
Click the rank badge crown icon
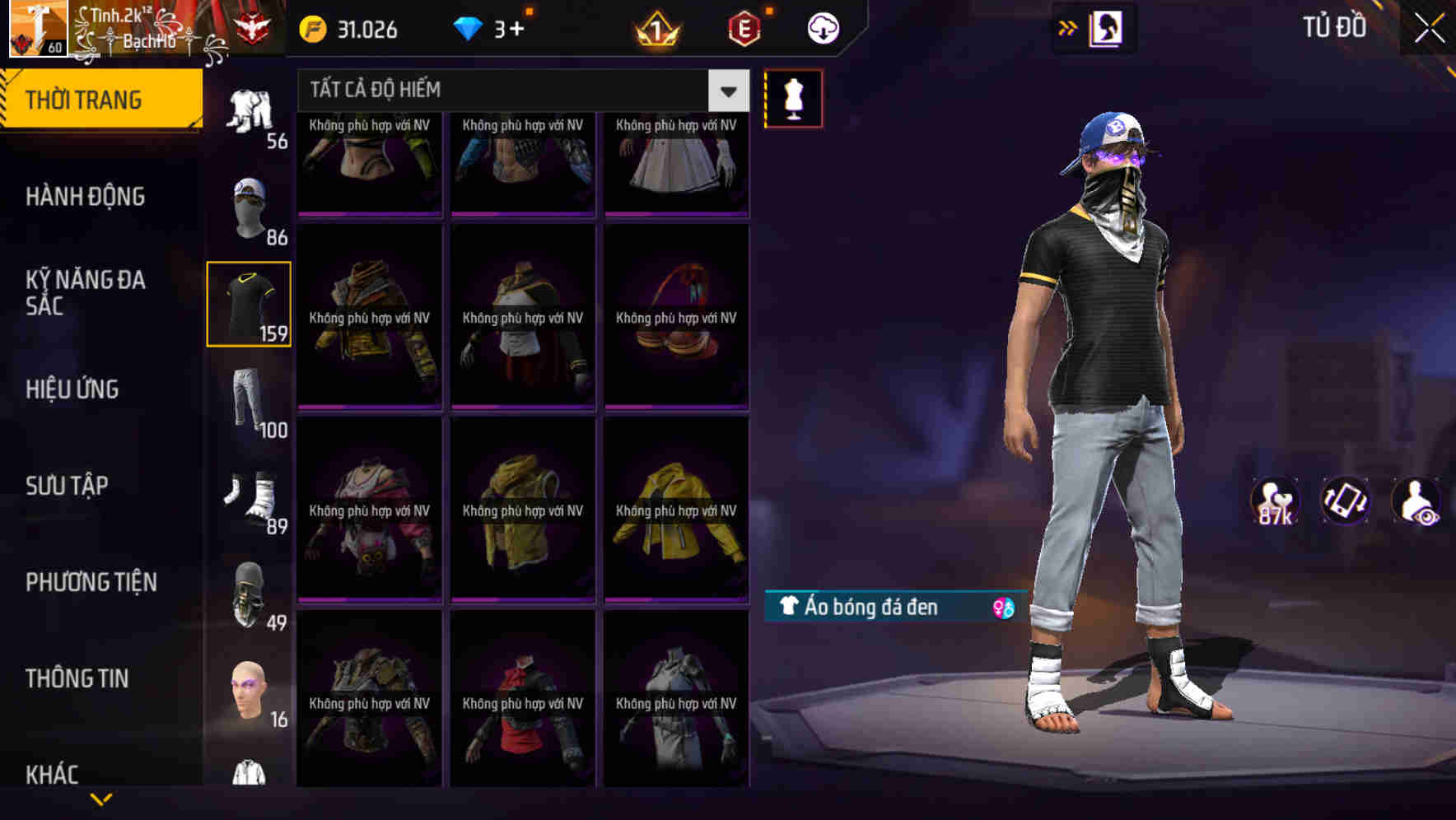(653, 29)
